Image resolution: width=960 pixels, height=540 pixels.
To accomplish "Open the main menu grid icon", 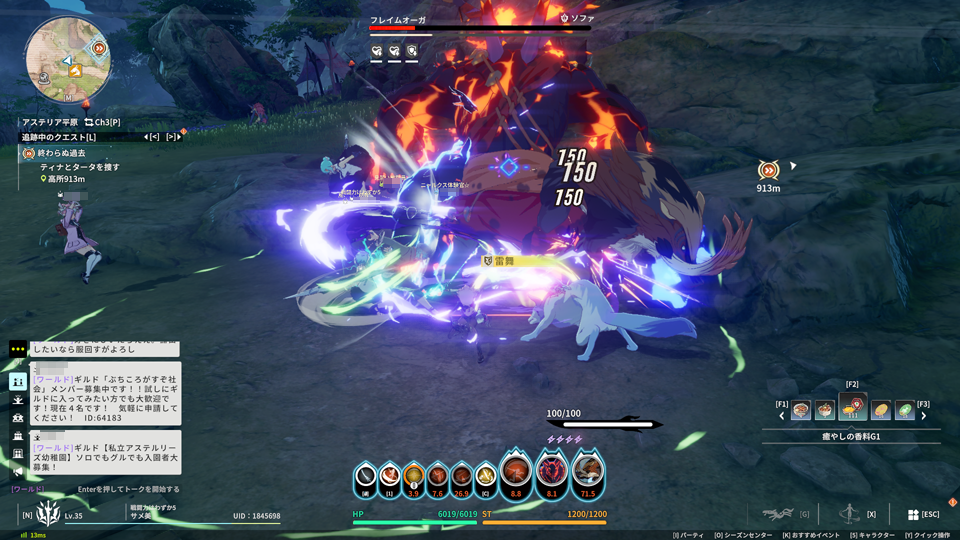I will click(913, 514).
